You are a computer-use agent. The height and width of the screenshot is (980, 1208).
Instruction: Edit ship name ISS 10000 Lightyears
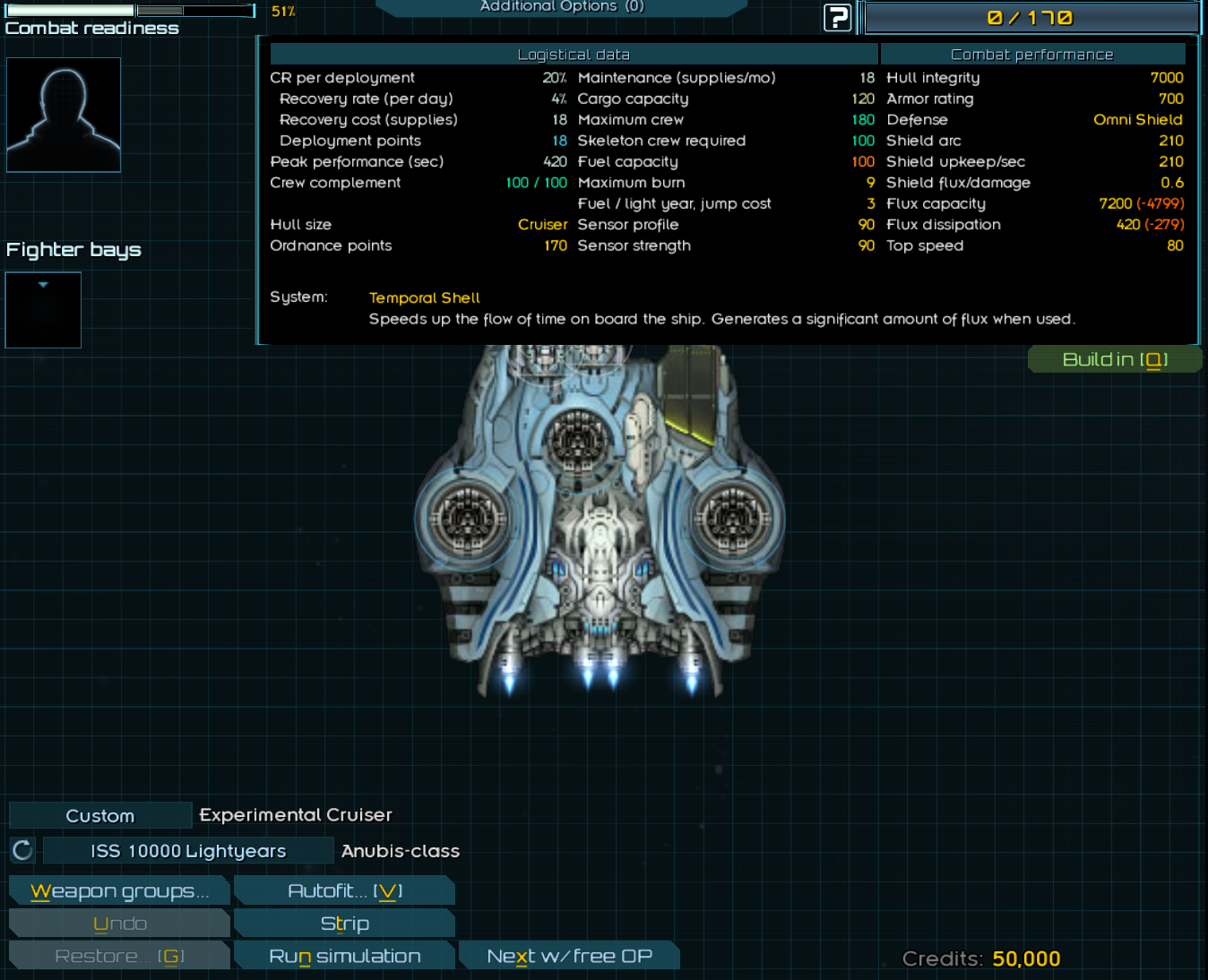(188, 851)
